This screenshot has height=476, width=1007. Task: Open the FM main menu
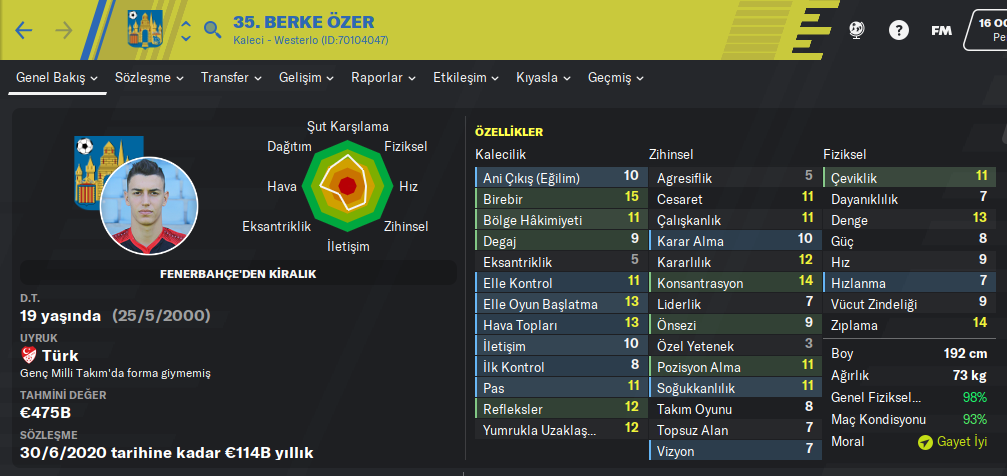pos(941,30)
